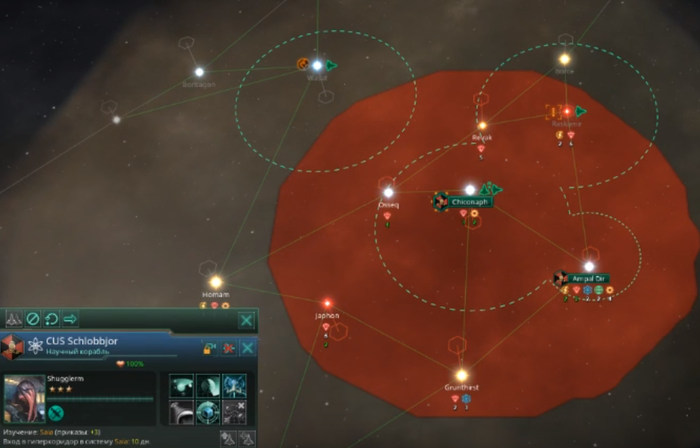Click the ships icon in command bar
The image size is (700, 448).
(13, 320)
